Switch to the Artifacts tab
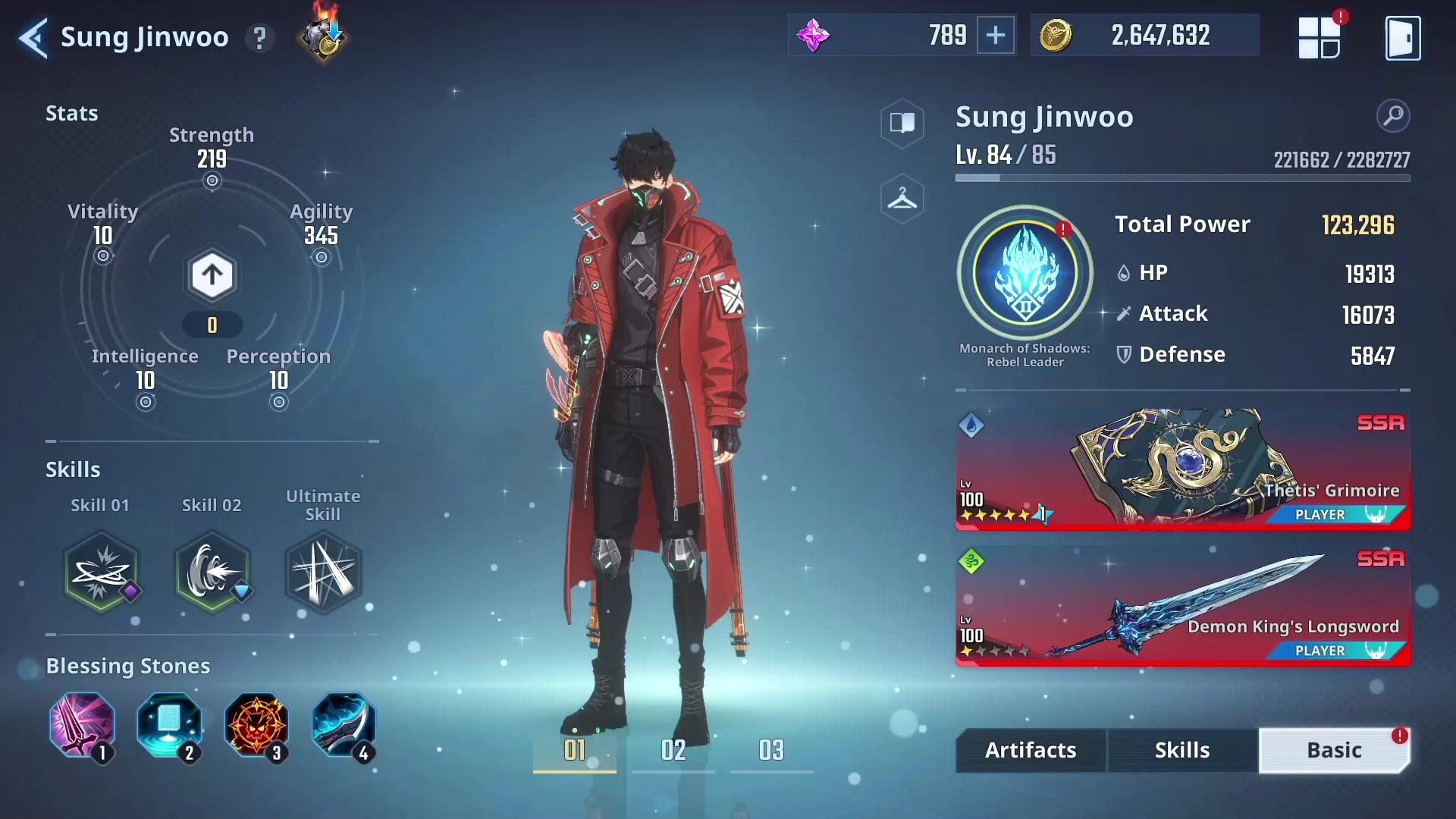This screenshot has height=819, width=1456. [x=1030, y=750]
